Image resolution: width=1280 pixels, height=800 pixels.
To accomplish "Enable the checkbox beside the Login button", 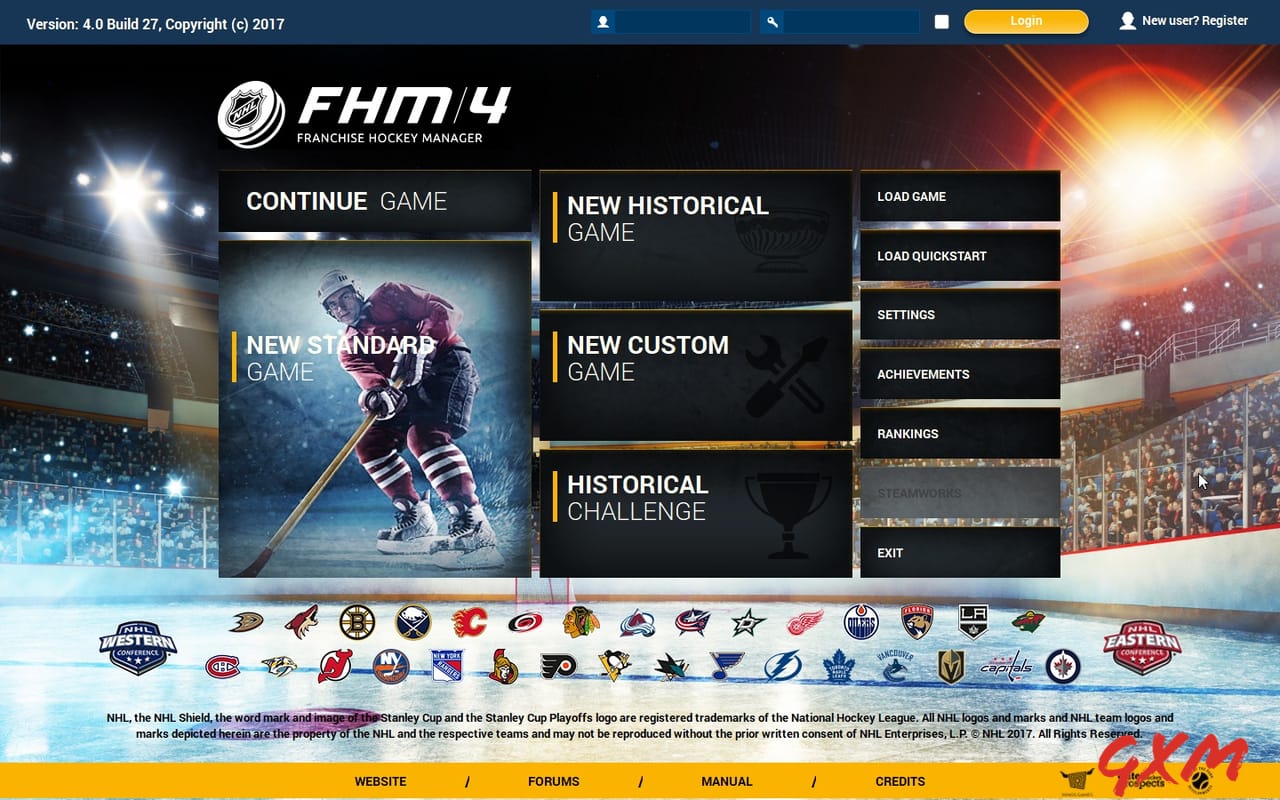I will (x=941, y=21).
